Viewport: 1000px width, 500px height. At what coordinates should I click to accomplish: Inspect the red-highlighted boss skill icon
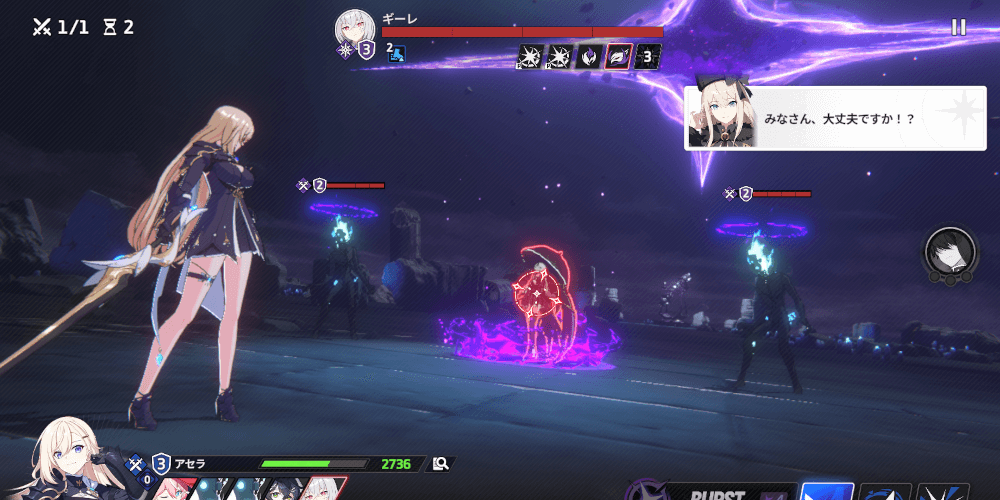(x=619, y=56)
